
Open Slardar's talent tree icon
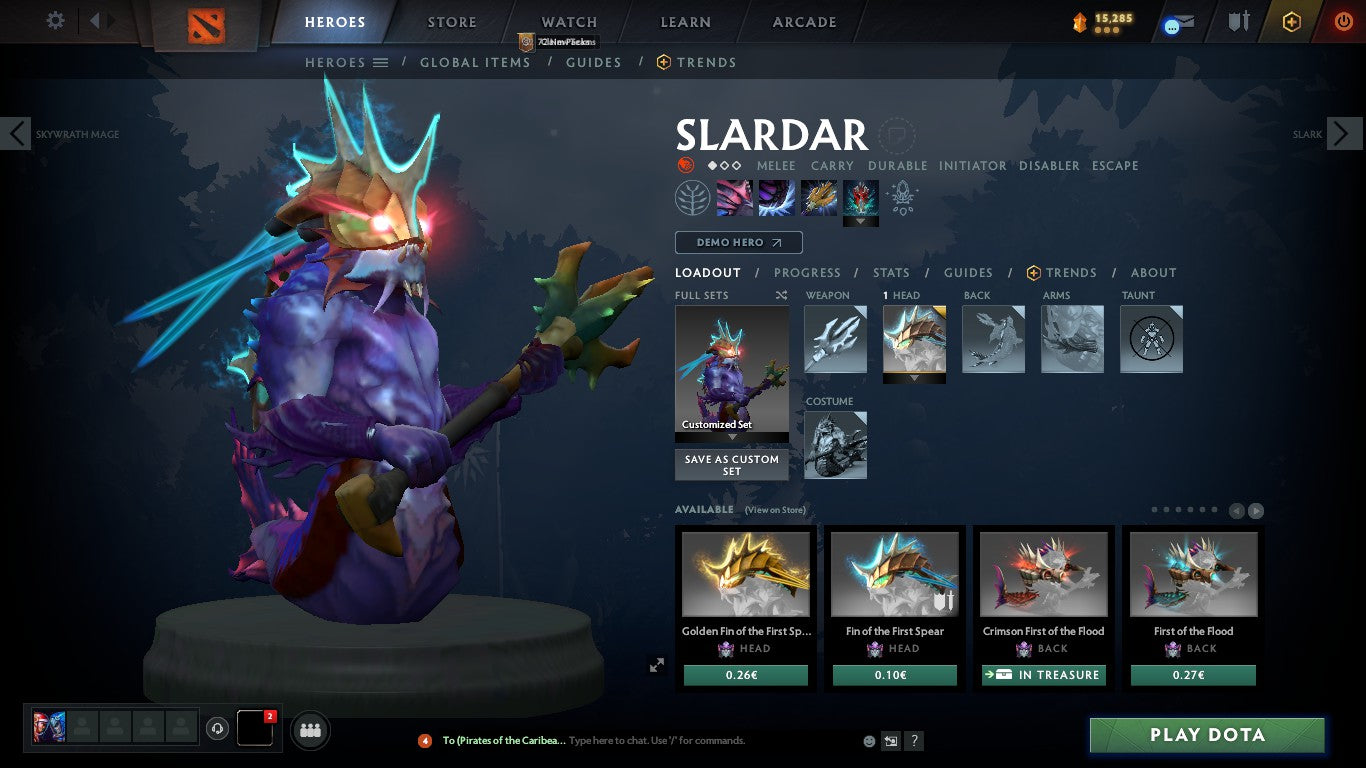pyautogui.click(x=693, y=196)
